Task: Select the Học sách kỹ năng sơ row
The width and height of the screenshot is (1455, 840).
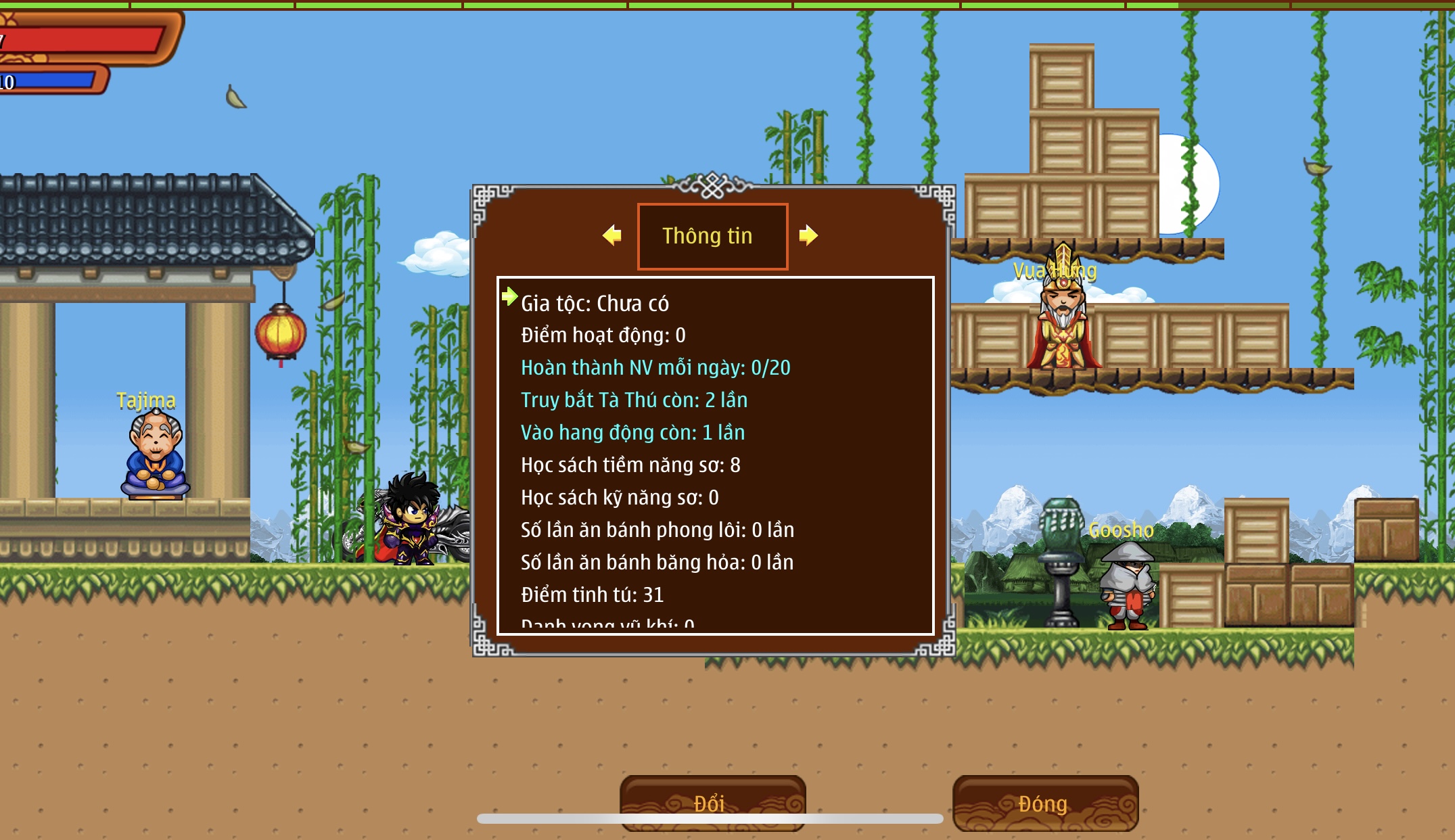Action: coord(620,498)
